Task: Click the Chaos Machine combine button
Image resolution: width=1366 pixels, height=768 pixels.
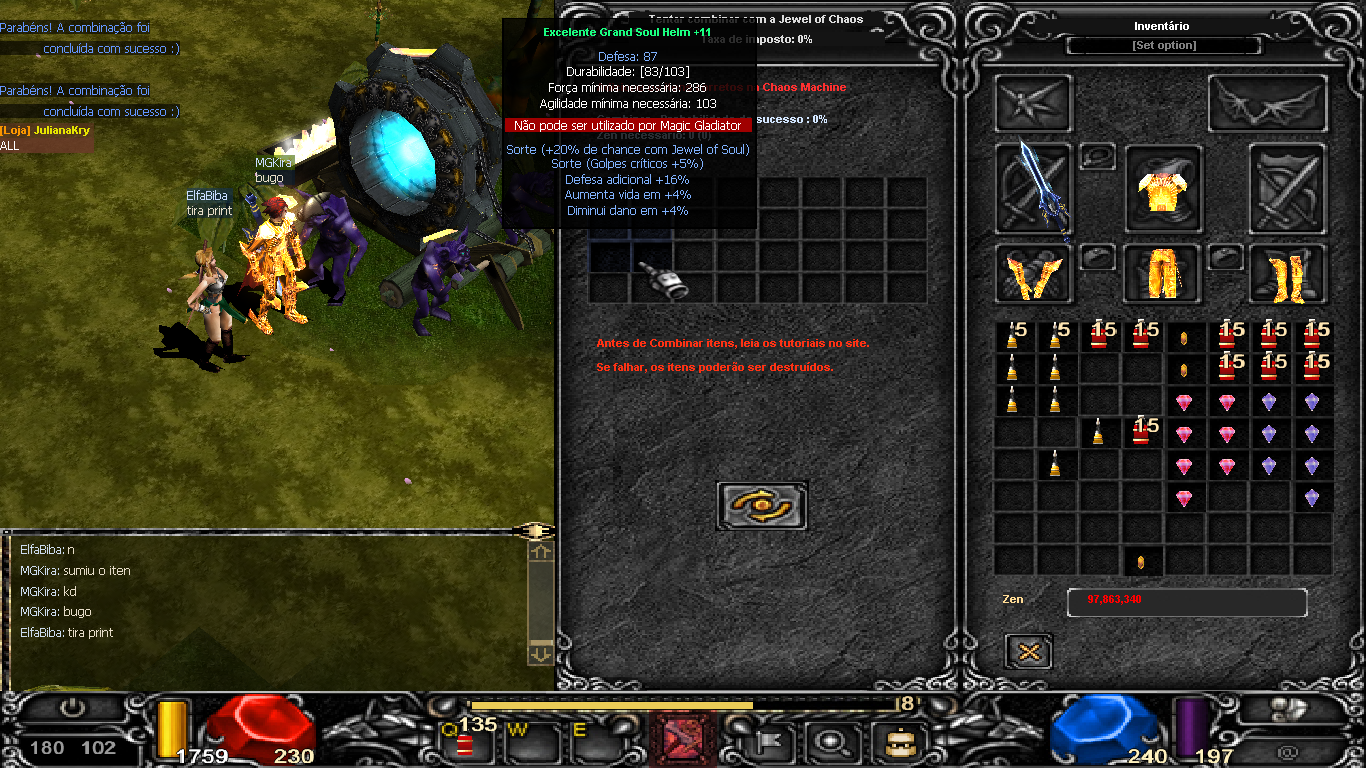Action: point(762,505)
